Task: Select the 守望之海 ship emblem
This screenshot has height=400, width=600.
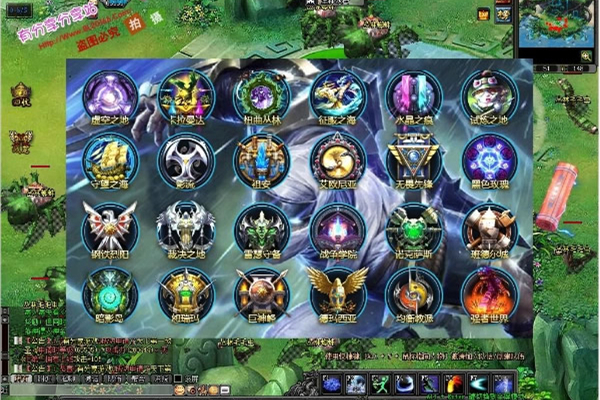Action: (110, 160)
